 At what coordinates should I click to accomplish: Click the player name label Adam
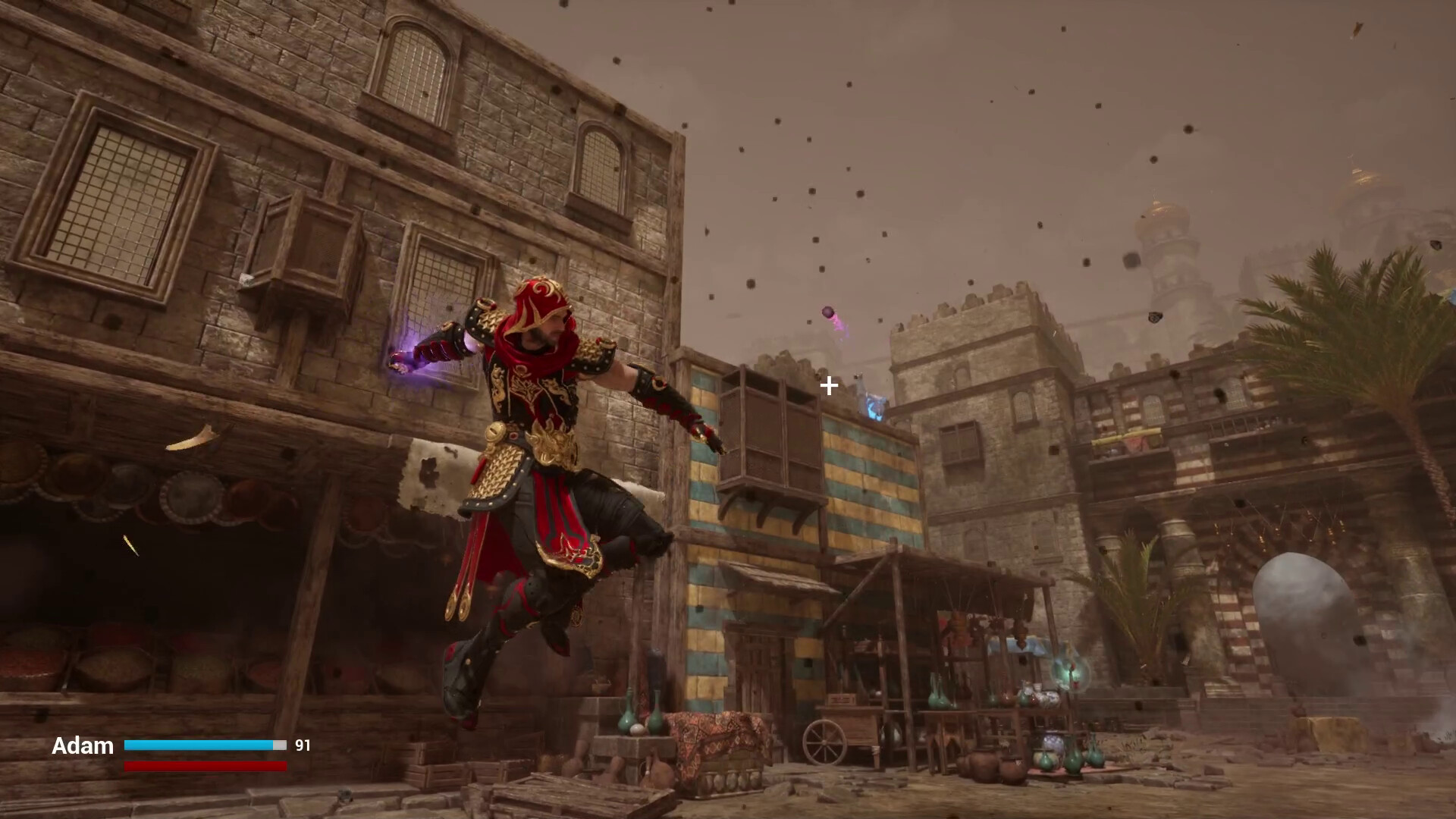coord(83,746)
